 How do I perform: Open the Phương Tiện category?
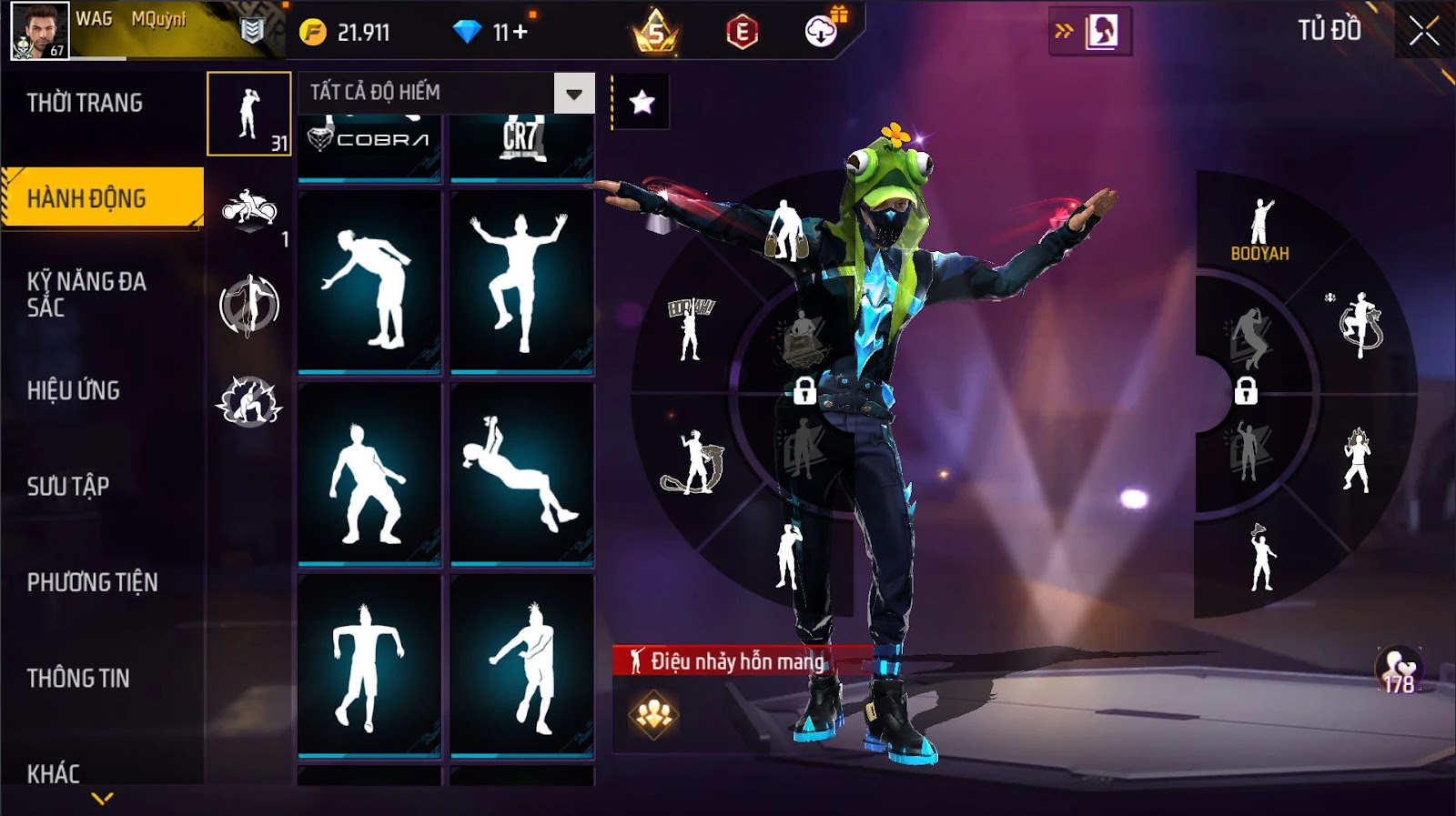pos(93,582)
